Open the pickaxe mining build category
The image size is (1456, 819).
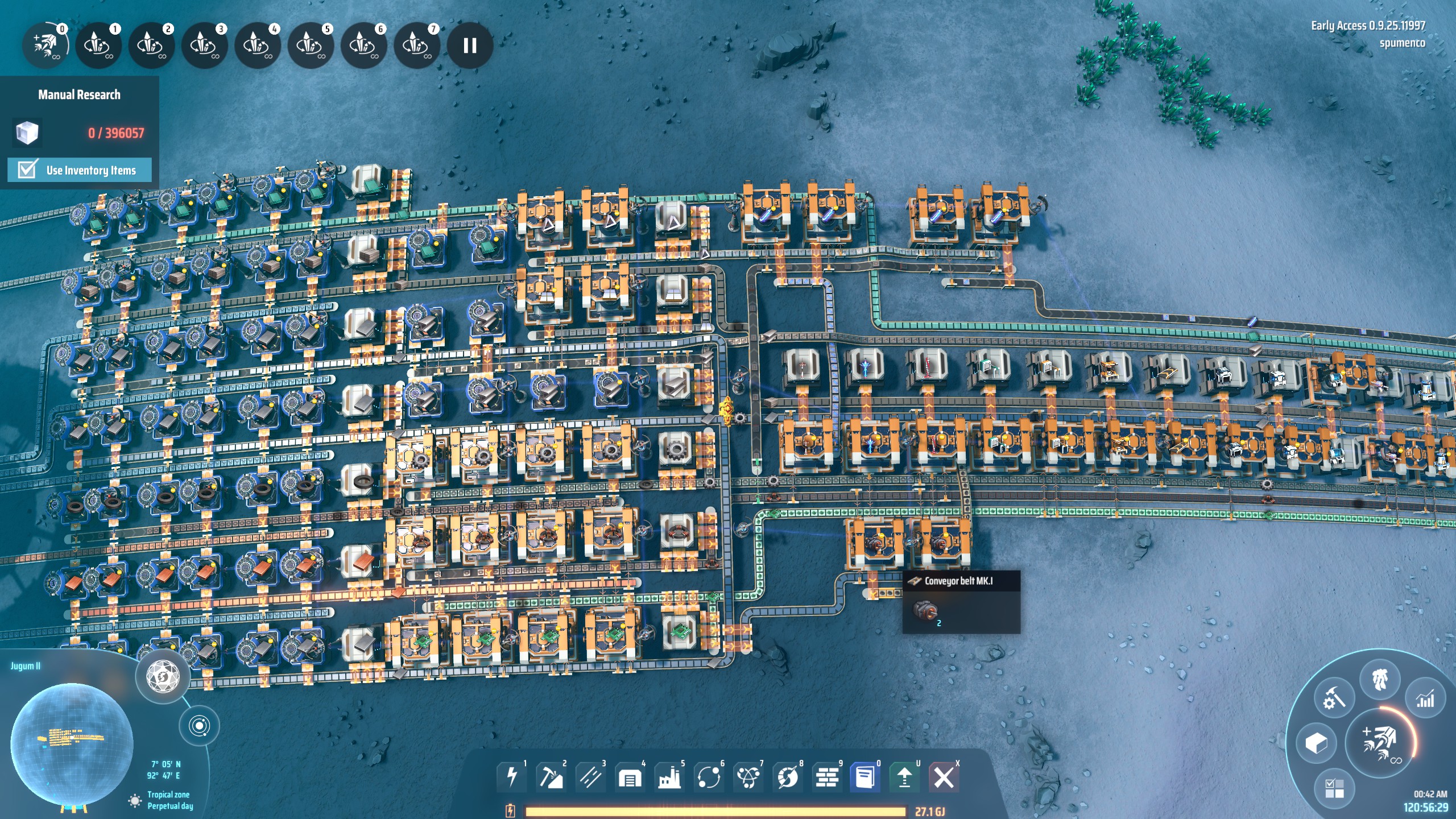pyautogui.click(x=551, y=777)
